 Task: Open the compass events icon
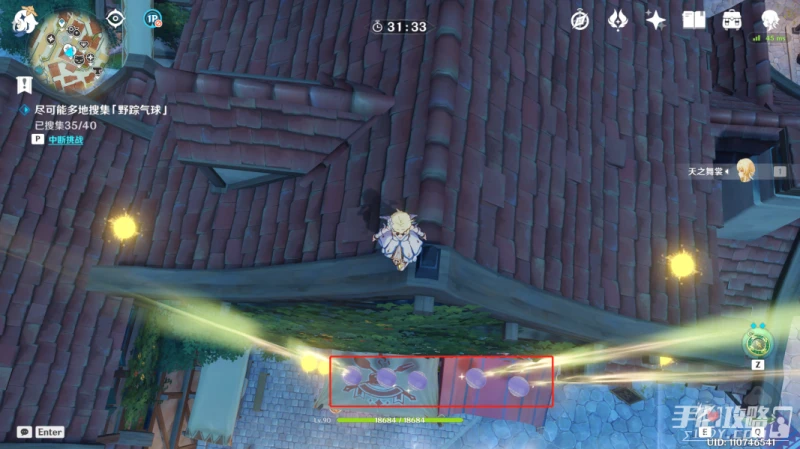580,20
